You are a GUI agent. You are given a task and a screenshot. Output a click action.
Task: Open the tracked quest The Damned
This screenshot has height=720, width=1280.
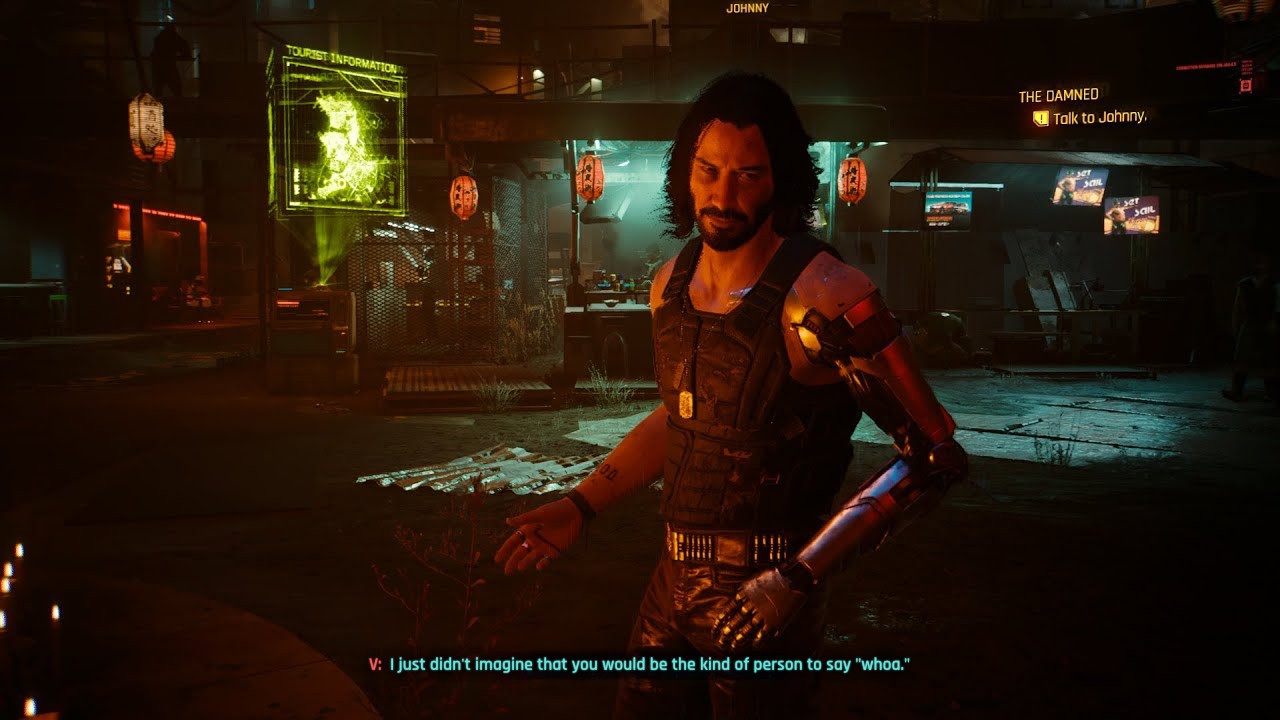click(1058, 96)
